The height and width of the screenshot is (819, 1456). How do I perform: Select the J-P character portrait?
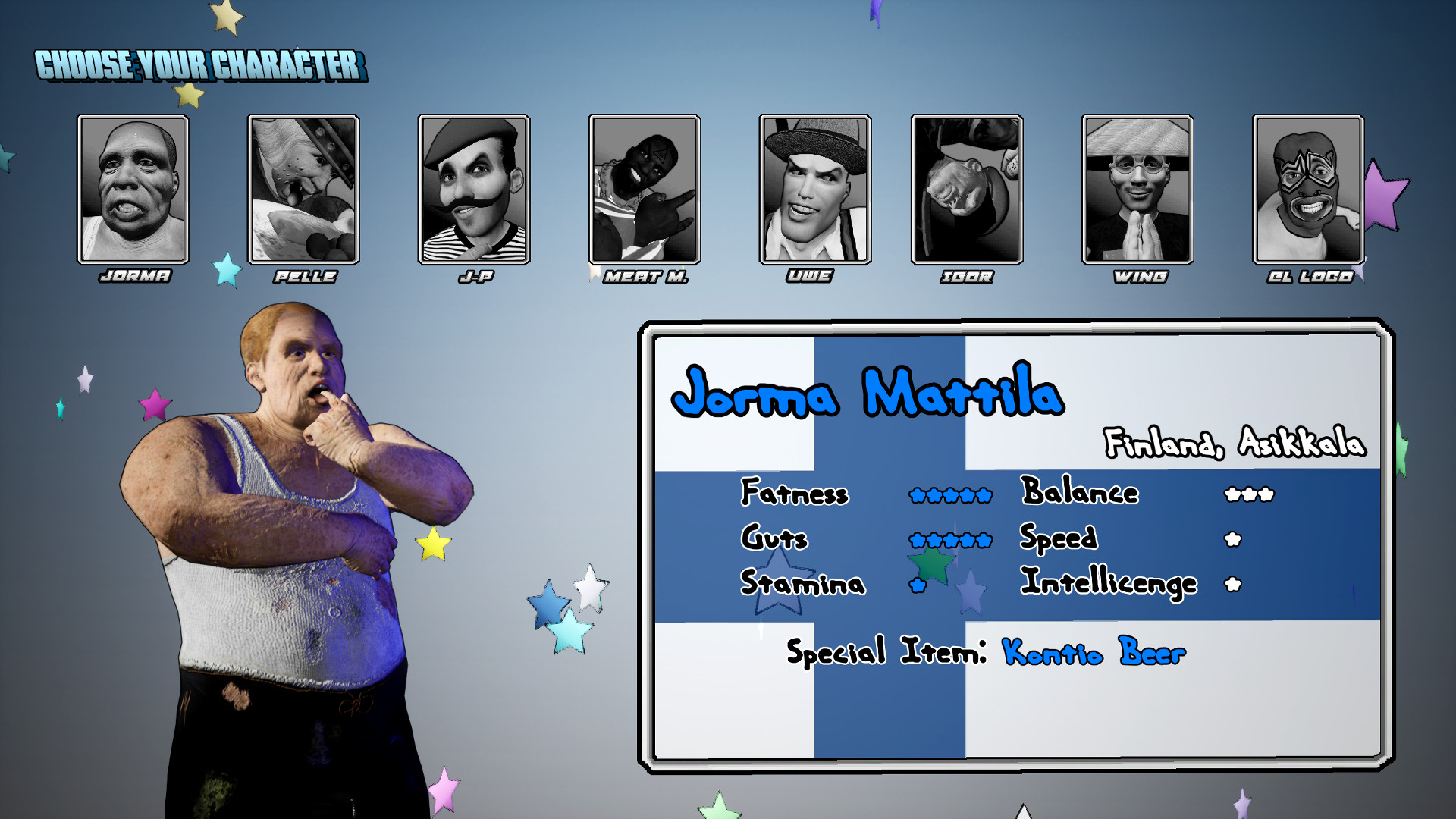(472, 188)
